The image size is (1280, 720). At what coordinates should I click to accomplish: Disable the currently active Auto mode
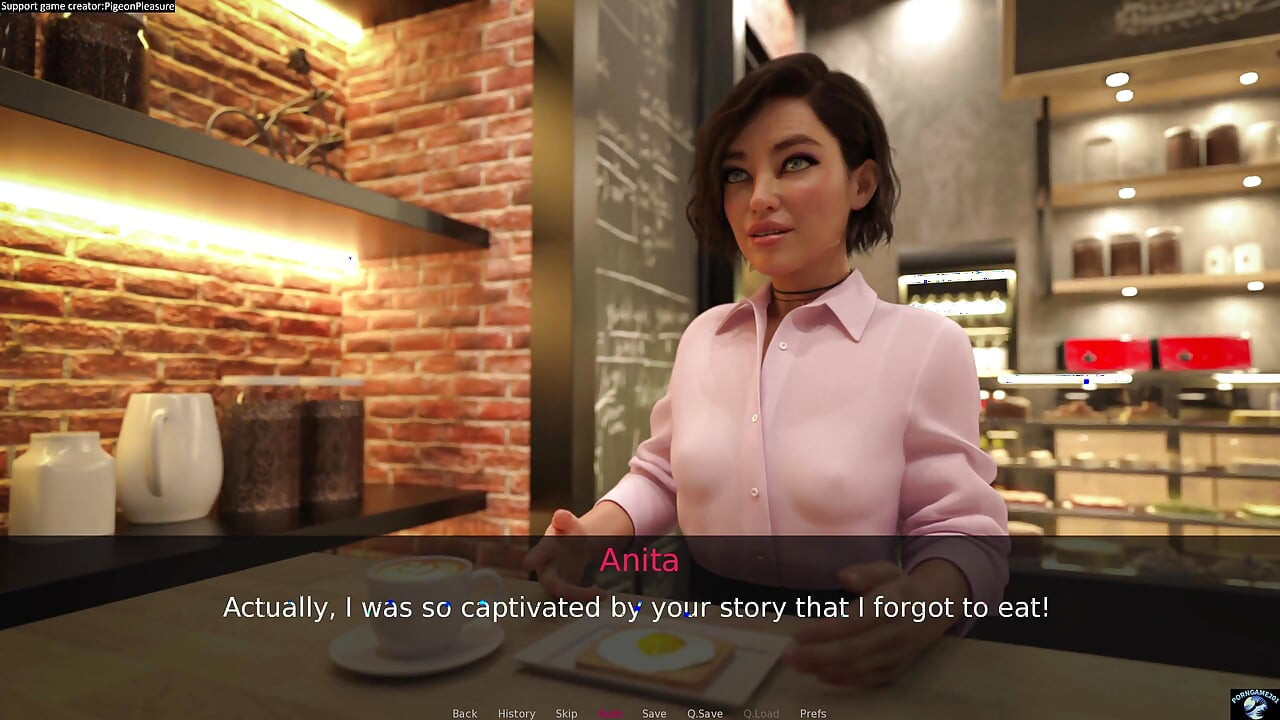611,713
